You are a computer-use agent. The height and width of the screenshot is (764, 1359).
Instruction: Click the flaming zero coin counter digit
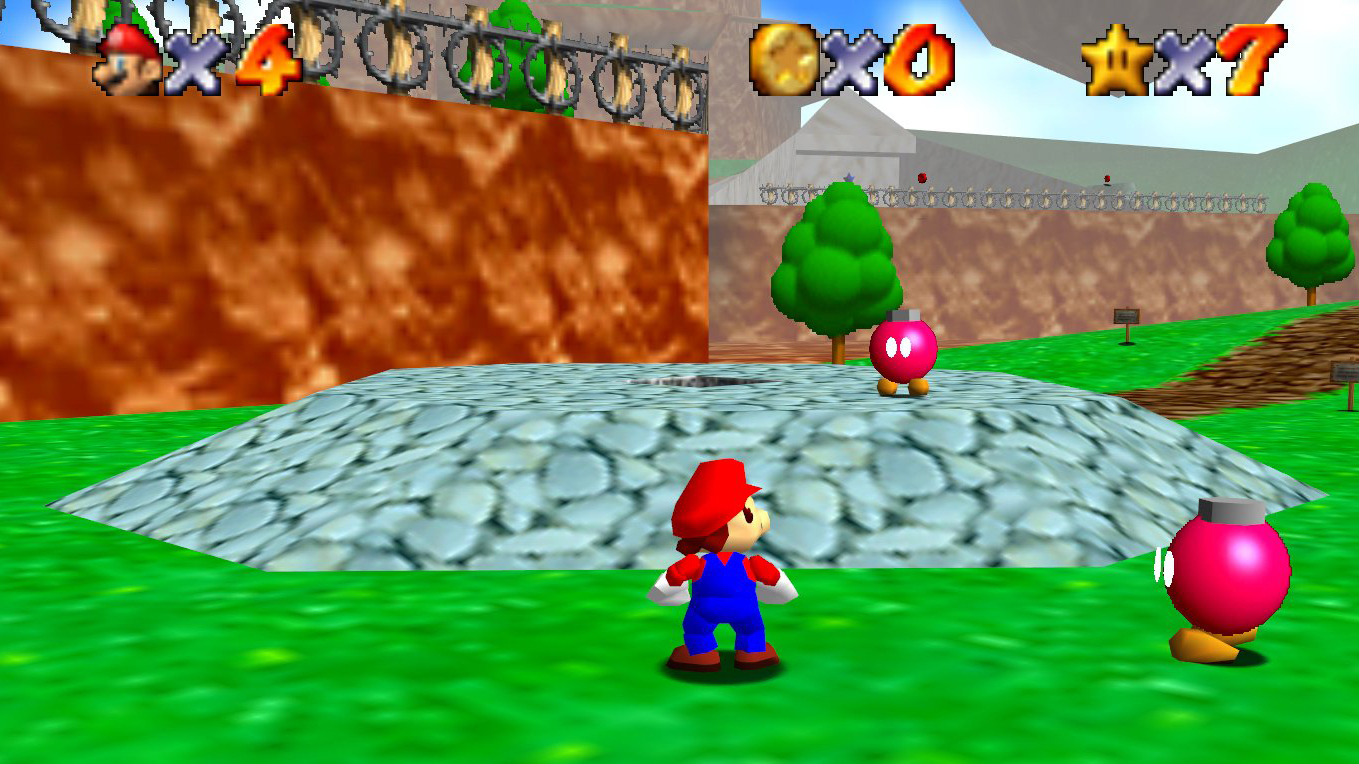point(914,60)
